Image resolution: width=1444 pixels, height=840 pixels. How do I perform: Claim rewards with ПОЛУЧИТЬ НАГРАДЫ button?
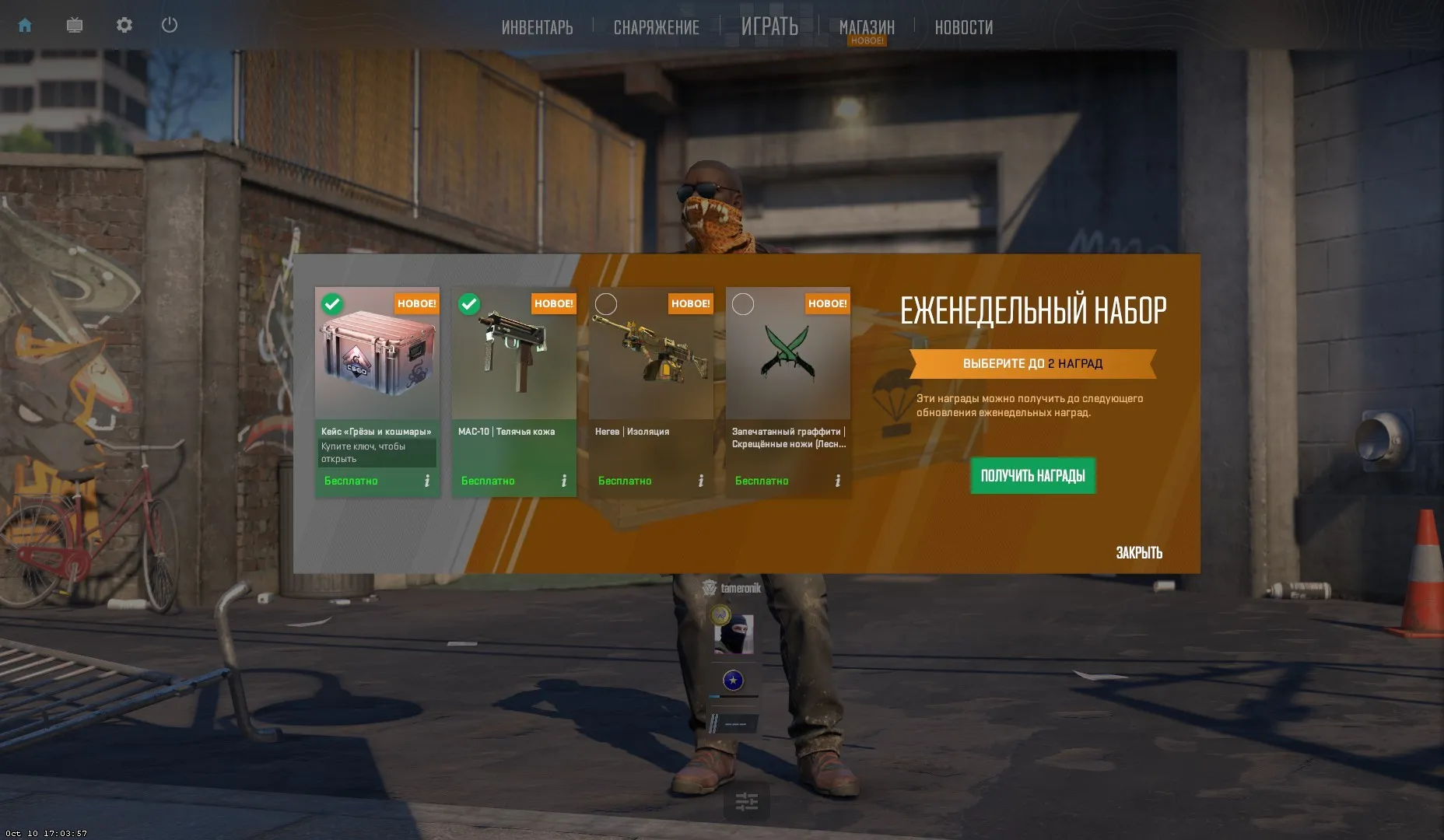(1032, 476)
